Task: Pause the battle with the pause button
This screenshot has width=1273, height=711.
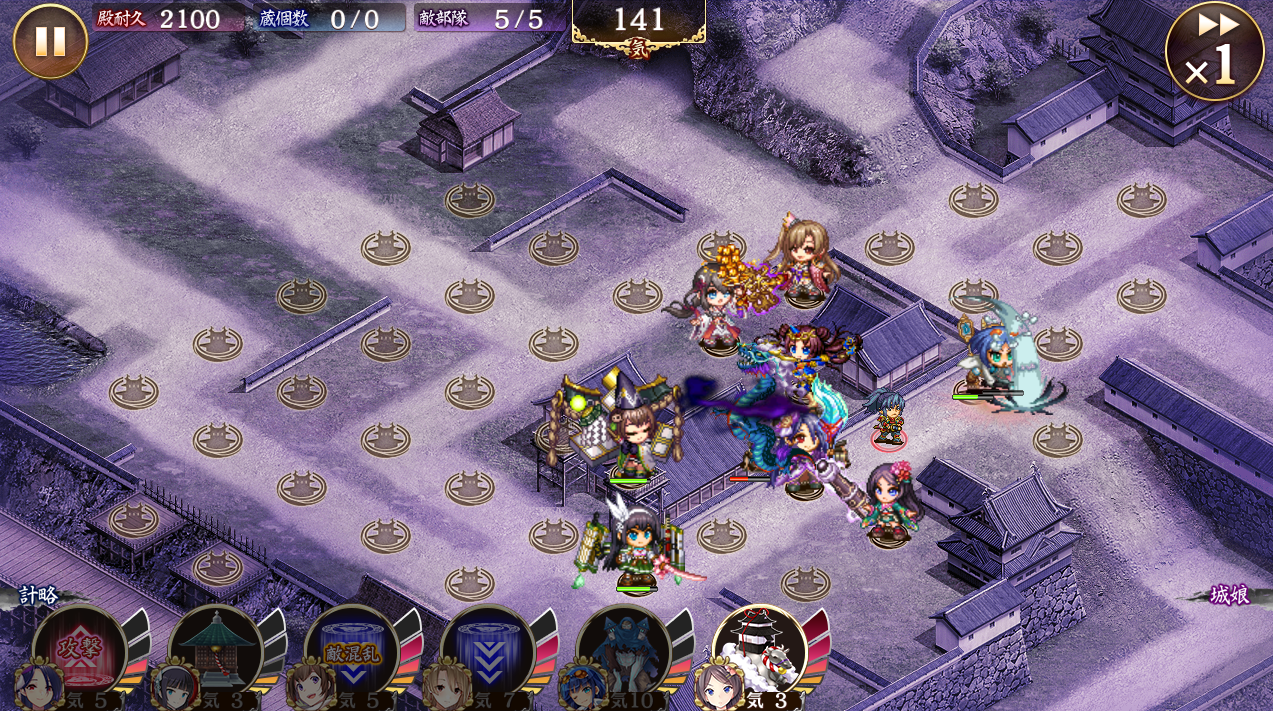Action: point(50,42)
